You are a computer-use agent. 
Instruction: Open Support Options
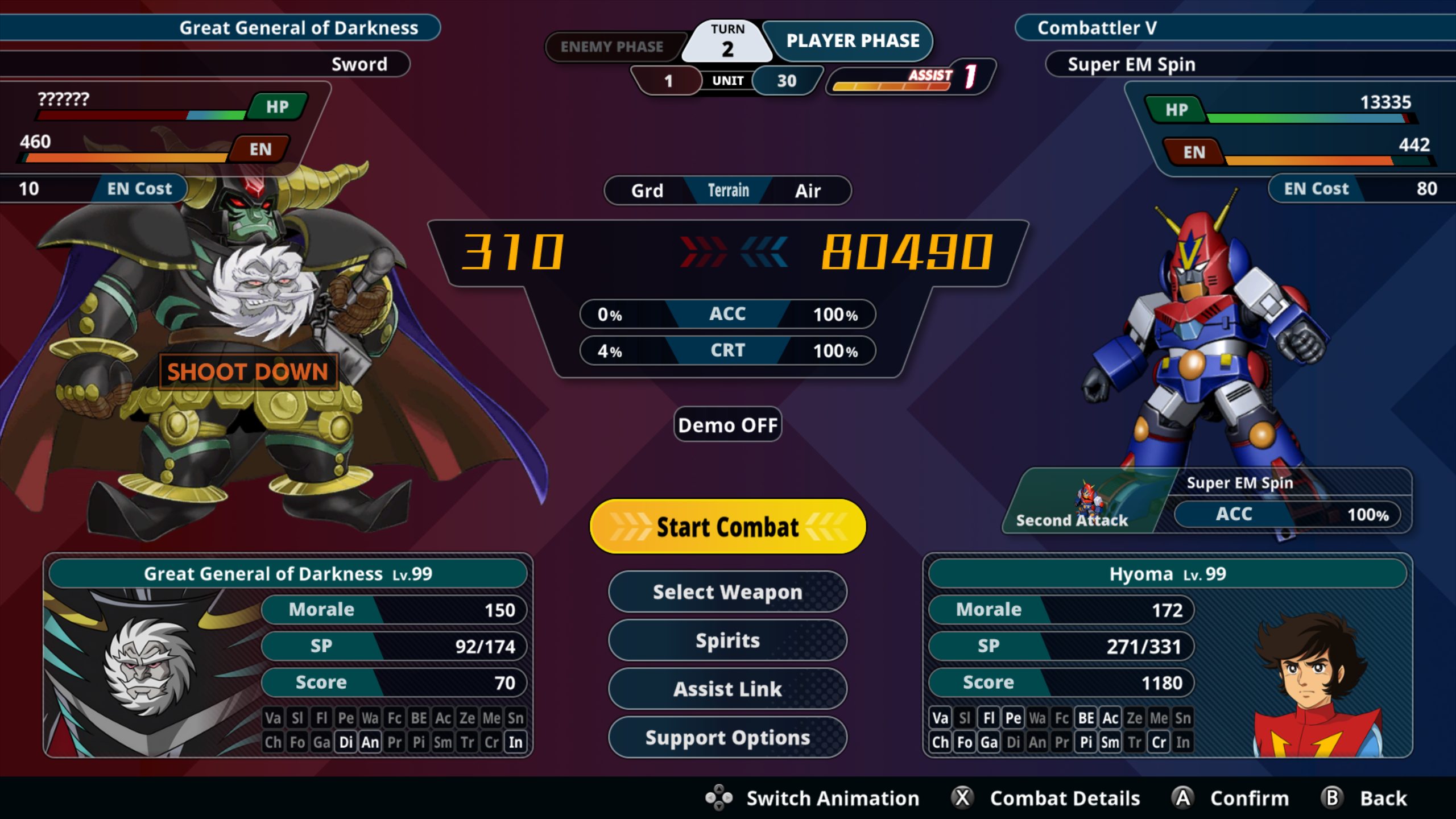coord(727,737)
